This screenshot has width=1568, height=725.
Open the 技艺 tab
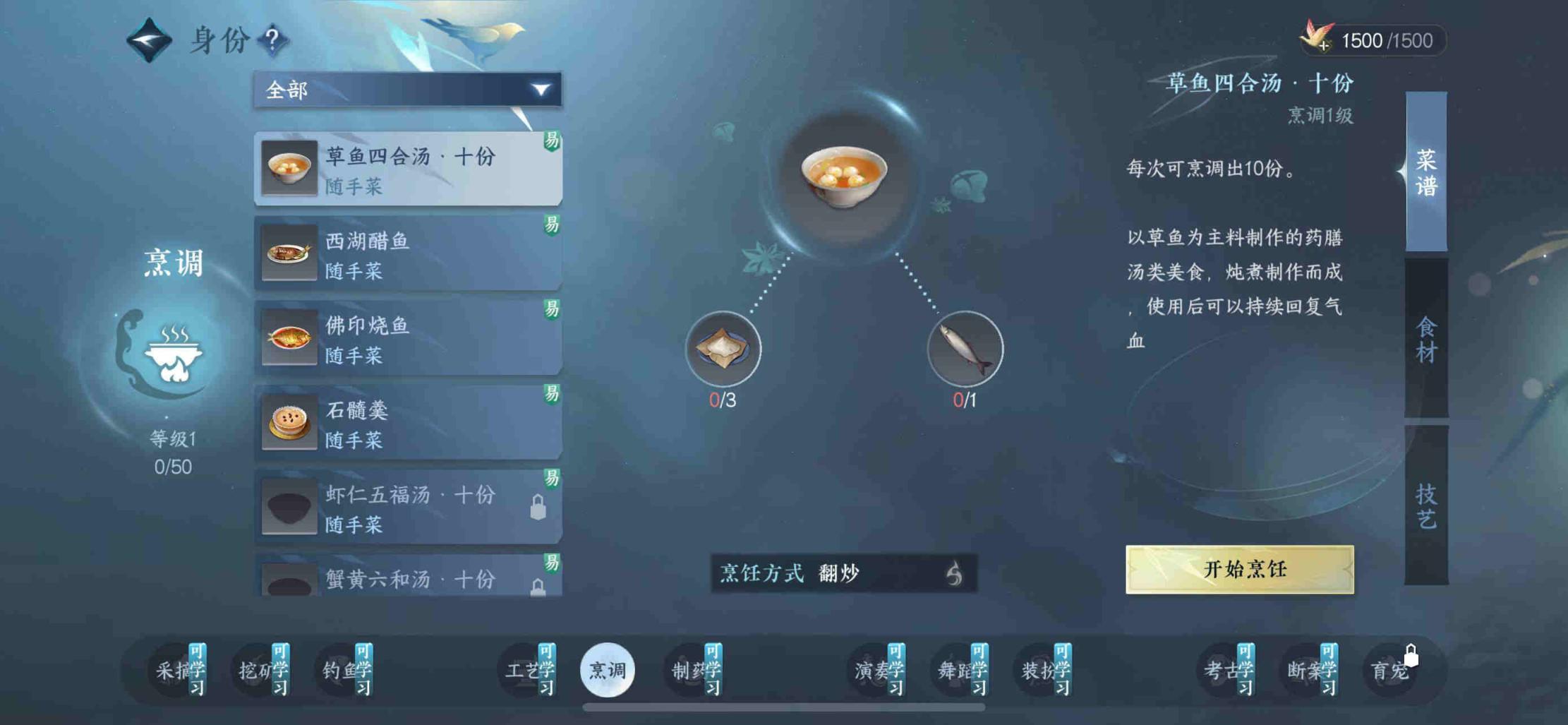1426,505
